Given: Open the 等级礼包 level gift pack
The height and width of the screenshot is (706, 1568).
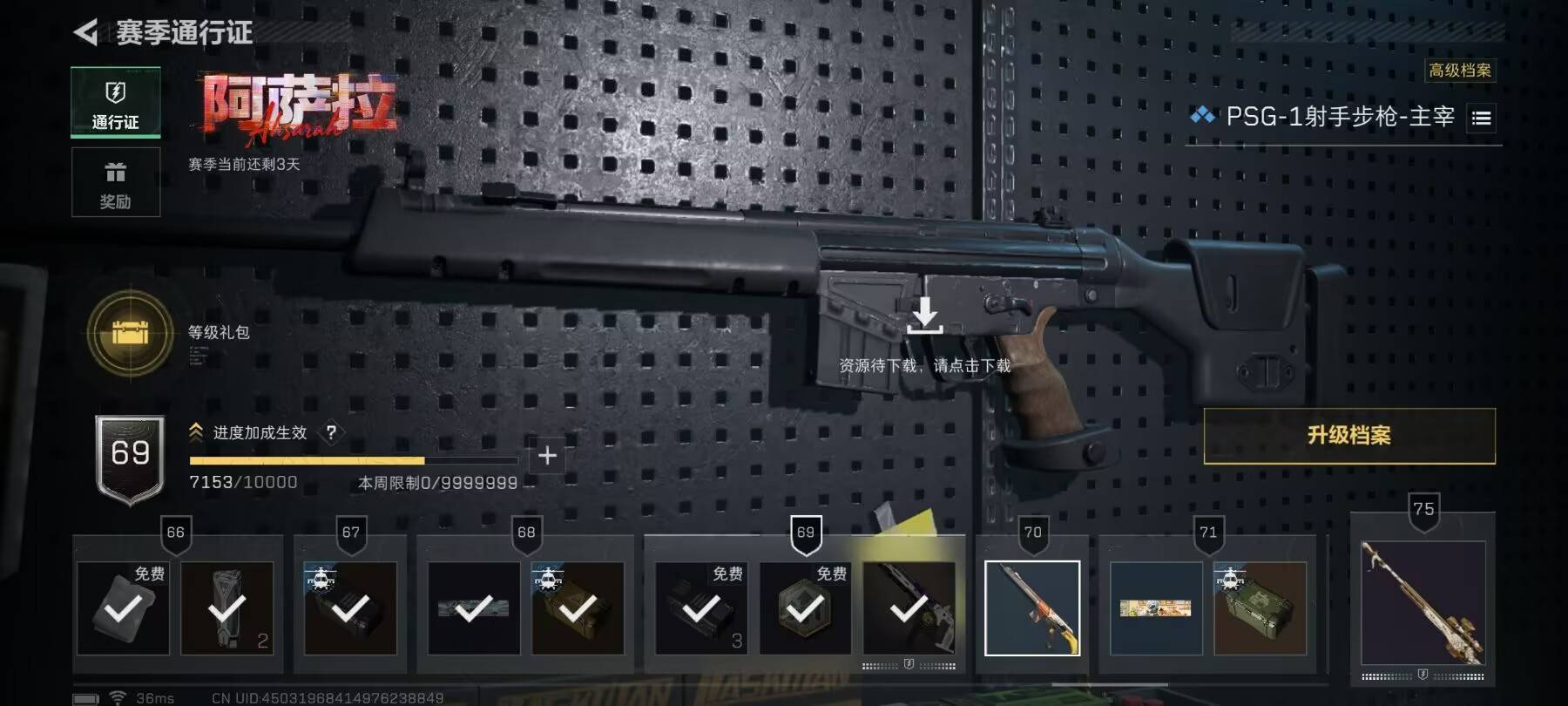Looking at the screenshot, I should click(131, 333).
